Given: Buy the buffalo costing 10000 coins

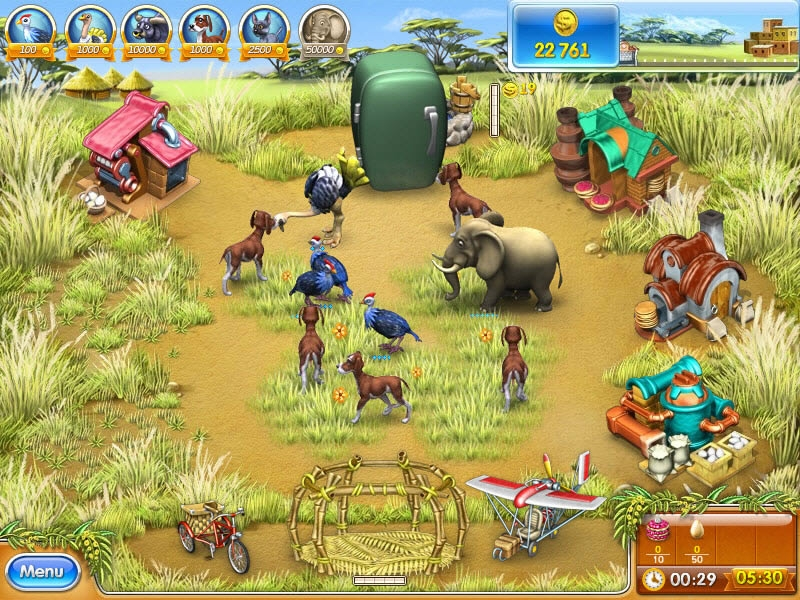Looking at the screenshot, I should pyautogui.click(x=146, y=28).
